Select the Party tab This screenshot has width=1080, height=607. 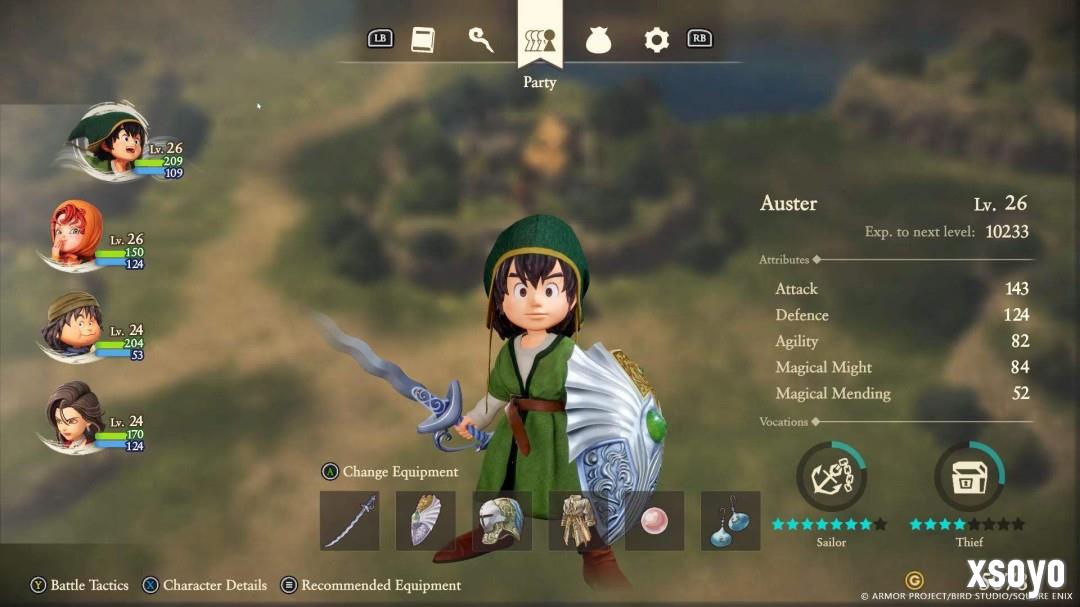tap(540, 41)
